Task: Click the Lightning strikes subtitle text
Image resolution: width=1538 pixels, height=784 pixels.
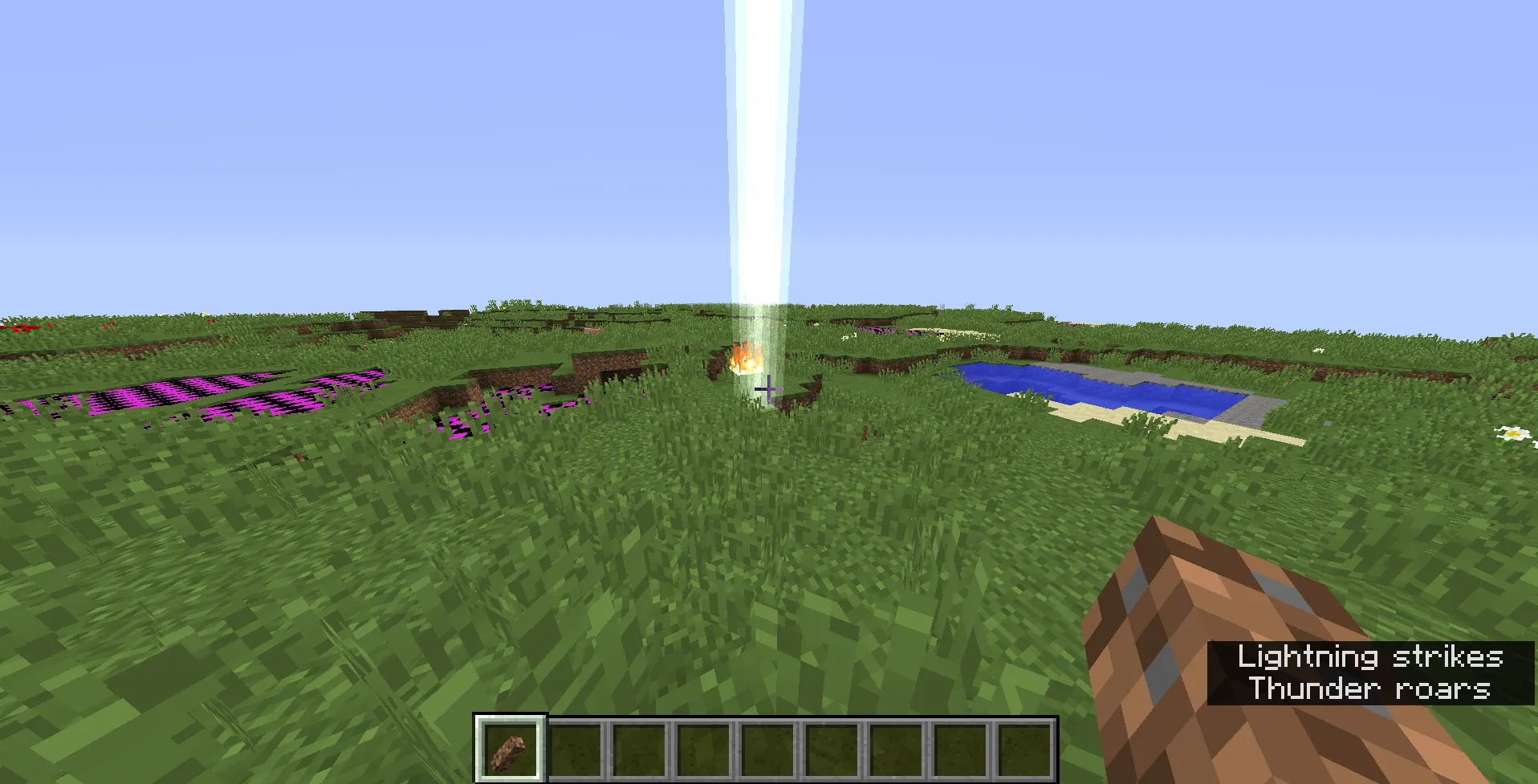Action: 1369,656
